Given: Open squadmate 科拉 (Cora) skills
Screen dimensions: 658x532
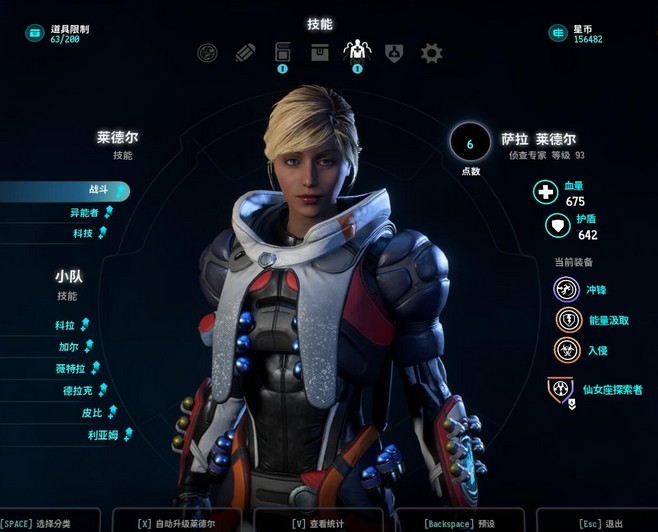Looking at the screenshot, I should (66, 325).
